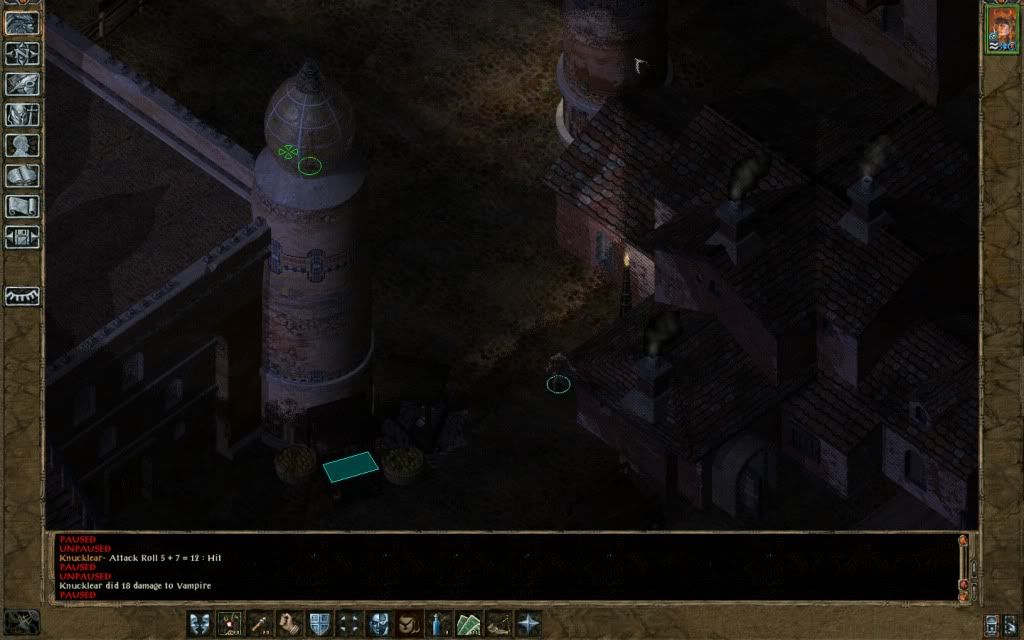Image resolution: width=1024 pixels, height=640 pixels.
Task: Open the character record bust icon
Action: (x=22, y=146)
